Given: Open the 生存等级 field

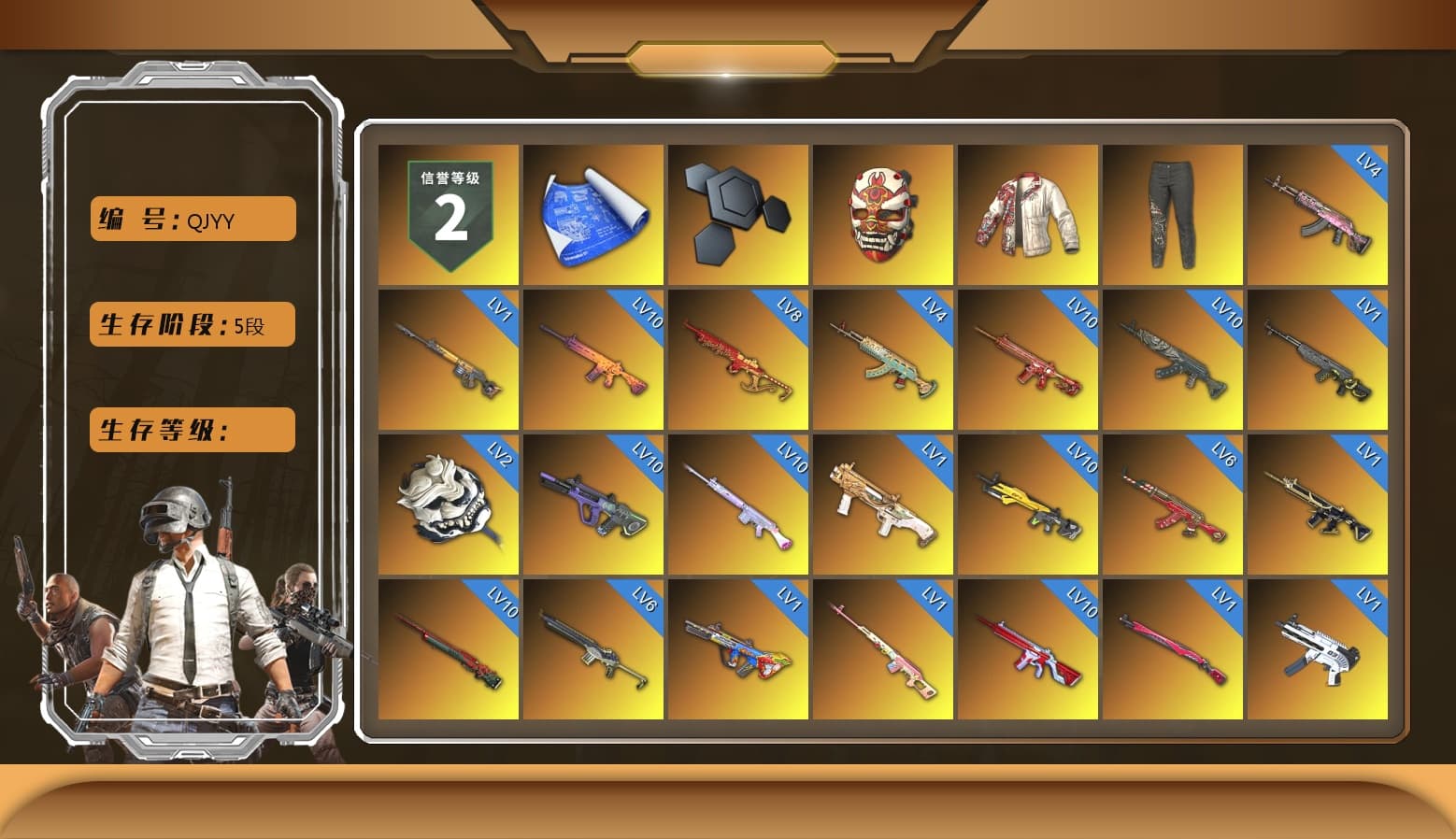Looking at the screenshot, I should (x=192, y=430).
